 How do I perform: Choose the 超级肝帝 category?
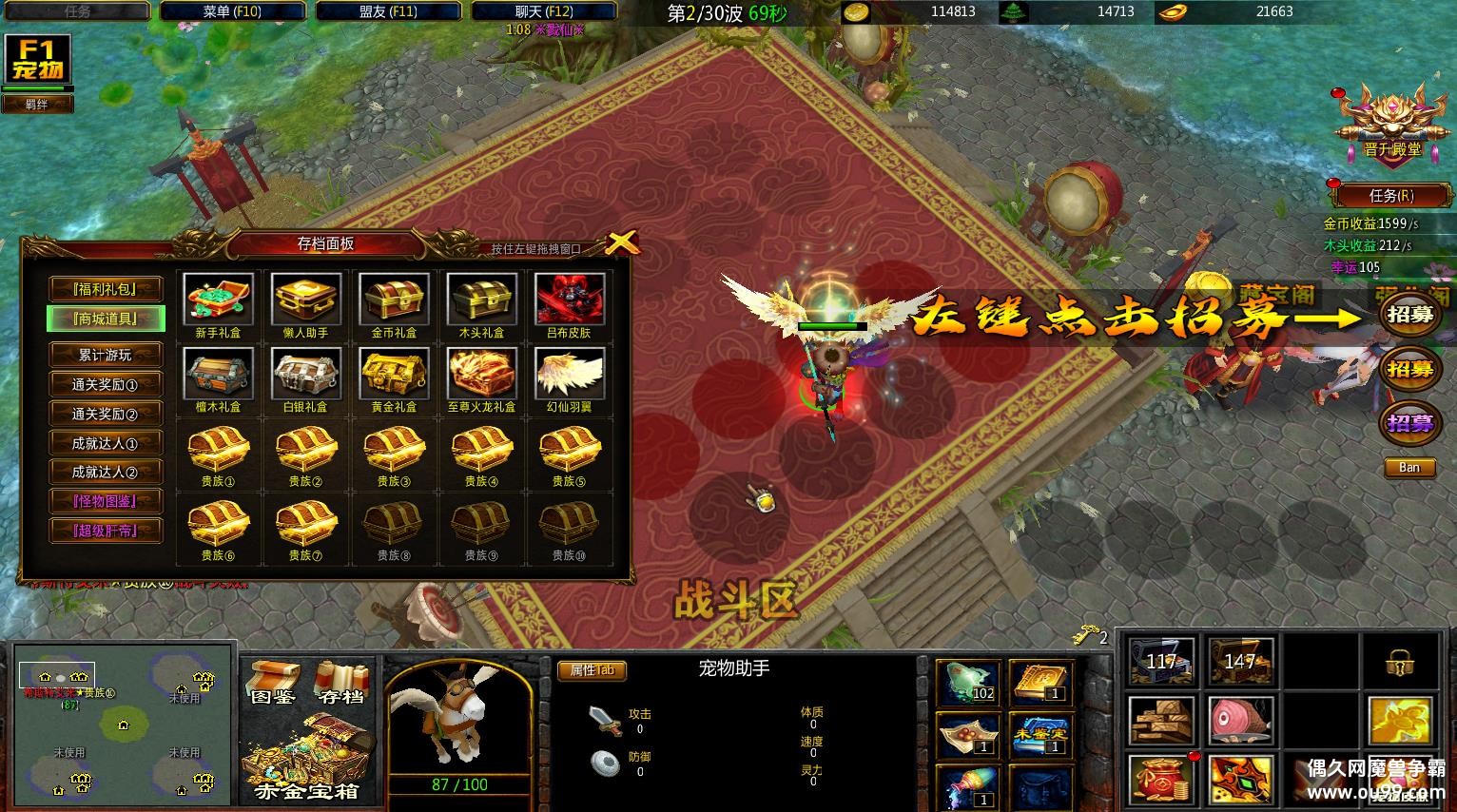(x=106, y=531)
